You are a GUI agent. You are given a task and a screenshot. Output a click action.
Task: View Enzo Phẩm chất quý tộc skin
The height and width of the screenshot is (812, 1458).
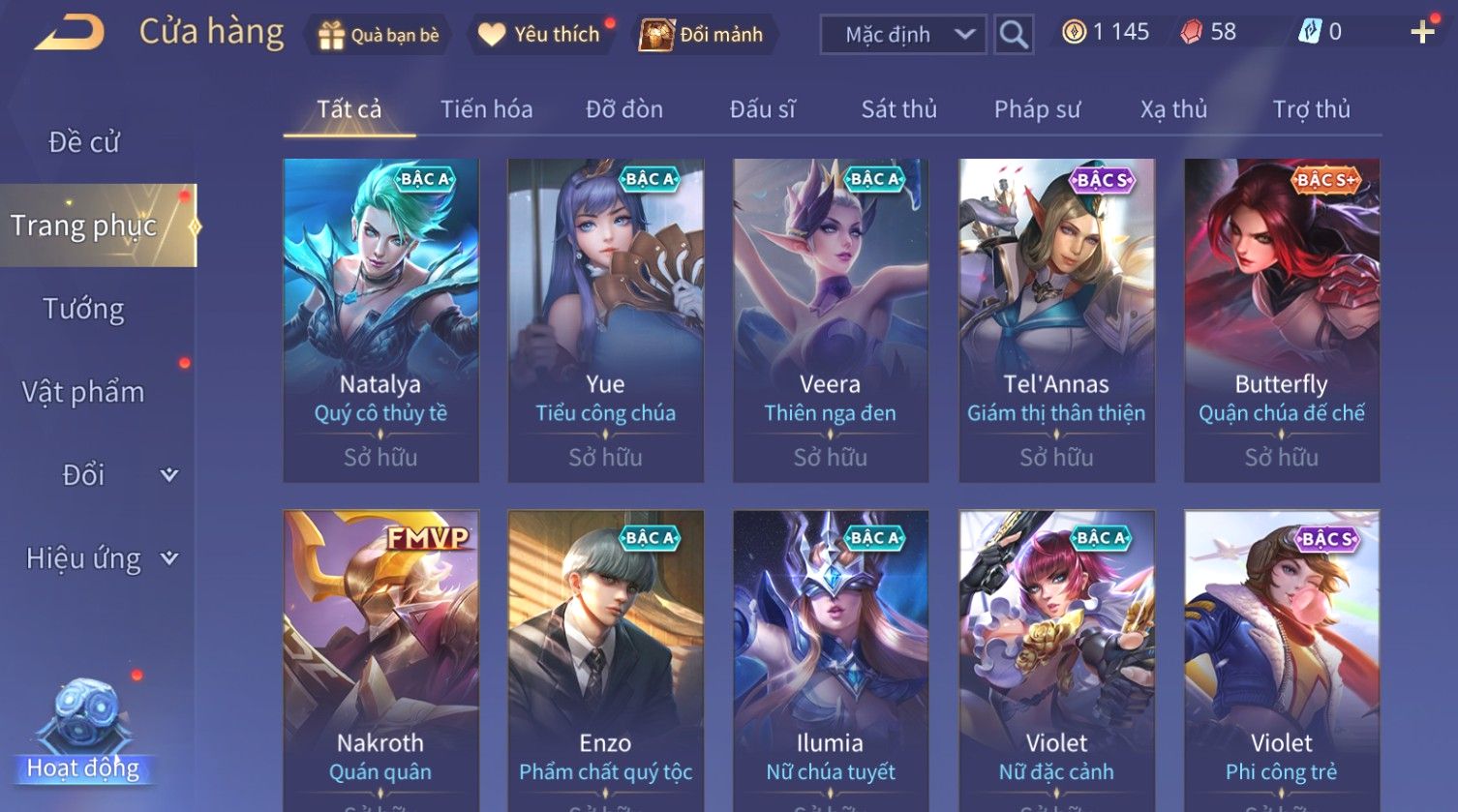[605, 658]
